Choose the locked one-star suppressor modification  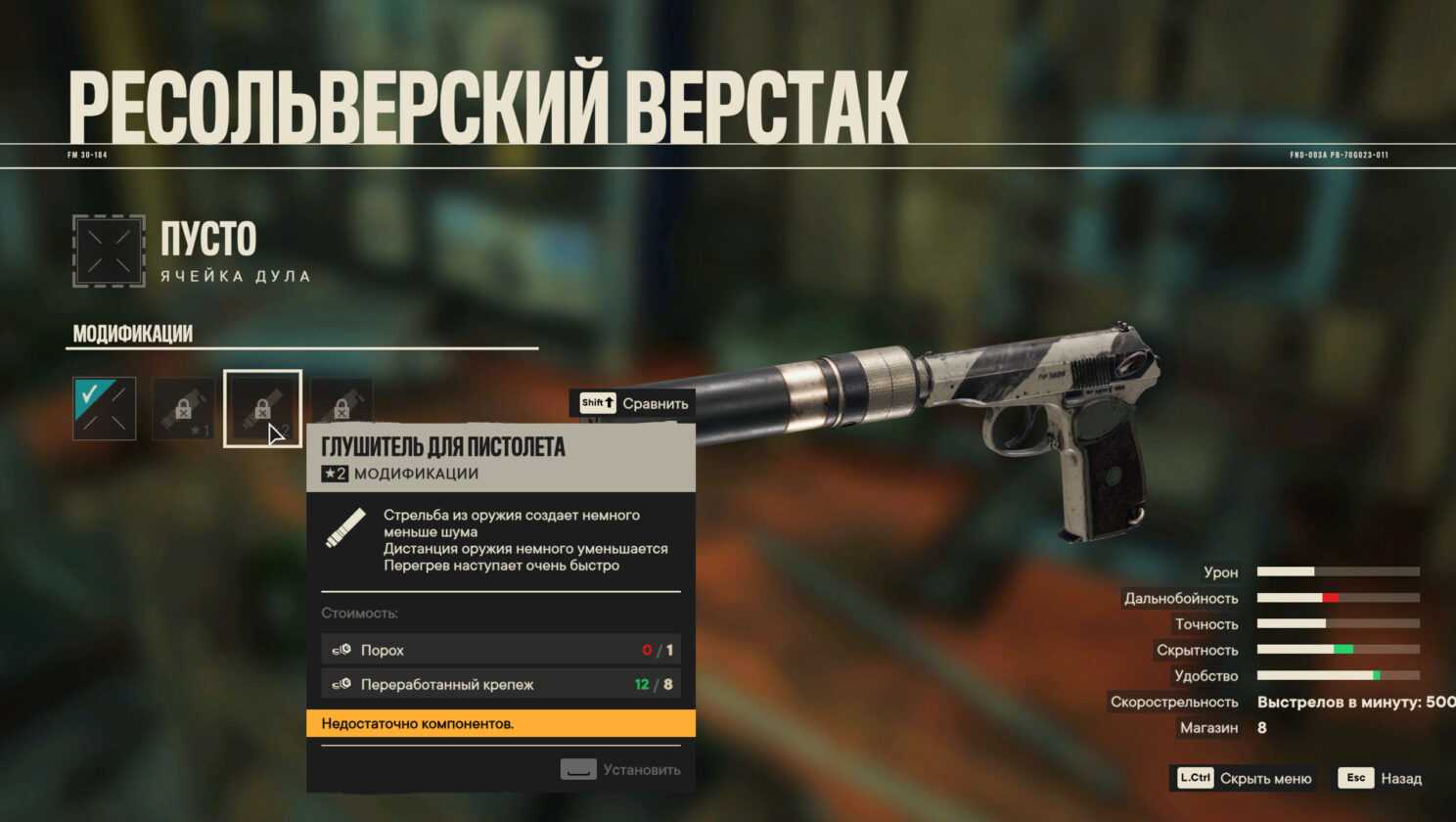click(184, 409)
